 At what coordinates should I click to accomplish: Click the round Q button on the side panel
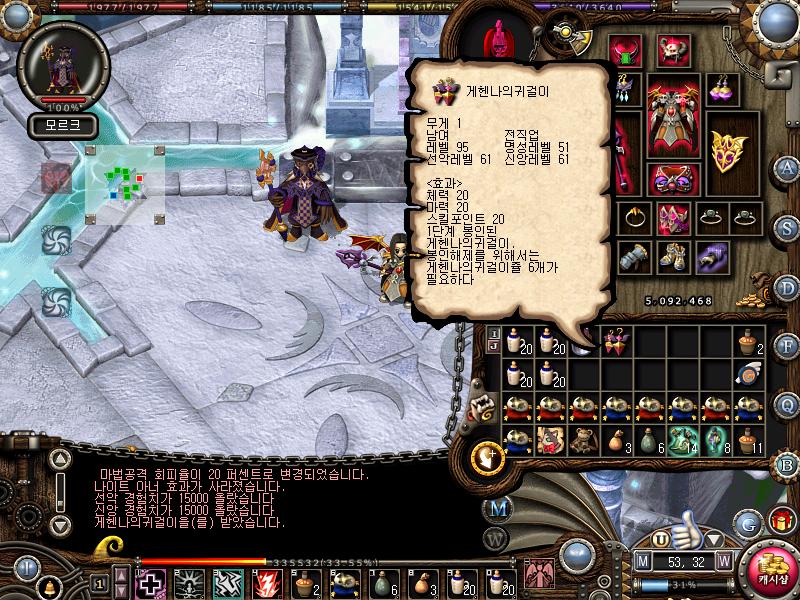pyautogui.click(x=787, y=404)
